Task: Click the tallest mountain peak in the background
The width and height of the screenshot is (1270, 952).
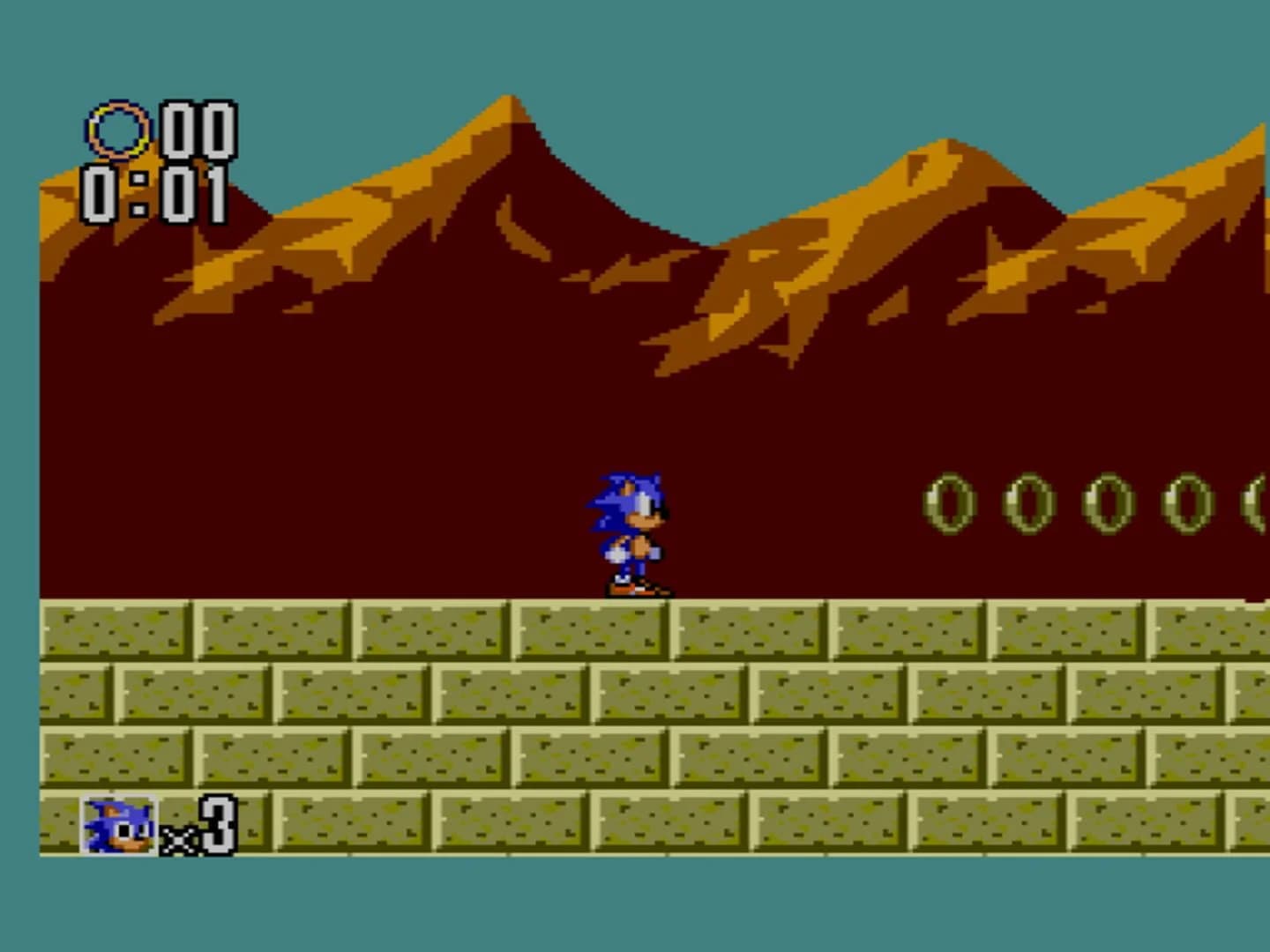Action: click(507, 101)
